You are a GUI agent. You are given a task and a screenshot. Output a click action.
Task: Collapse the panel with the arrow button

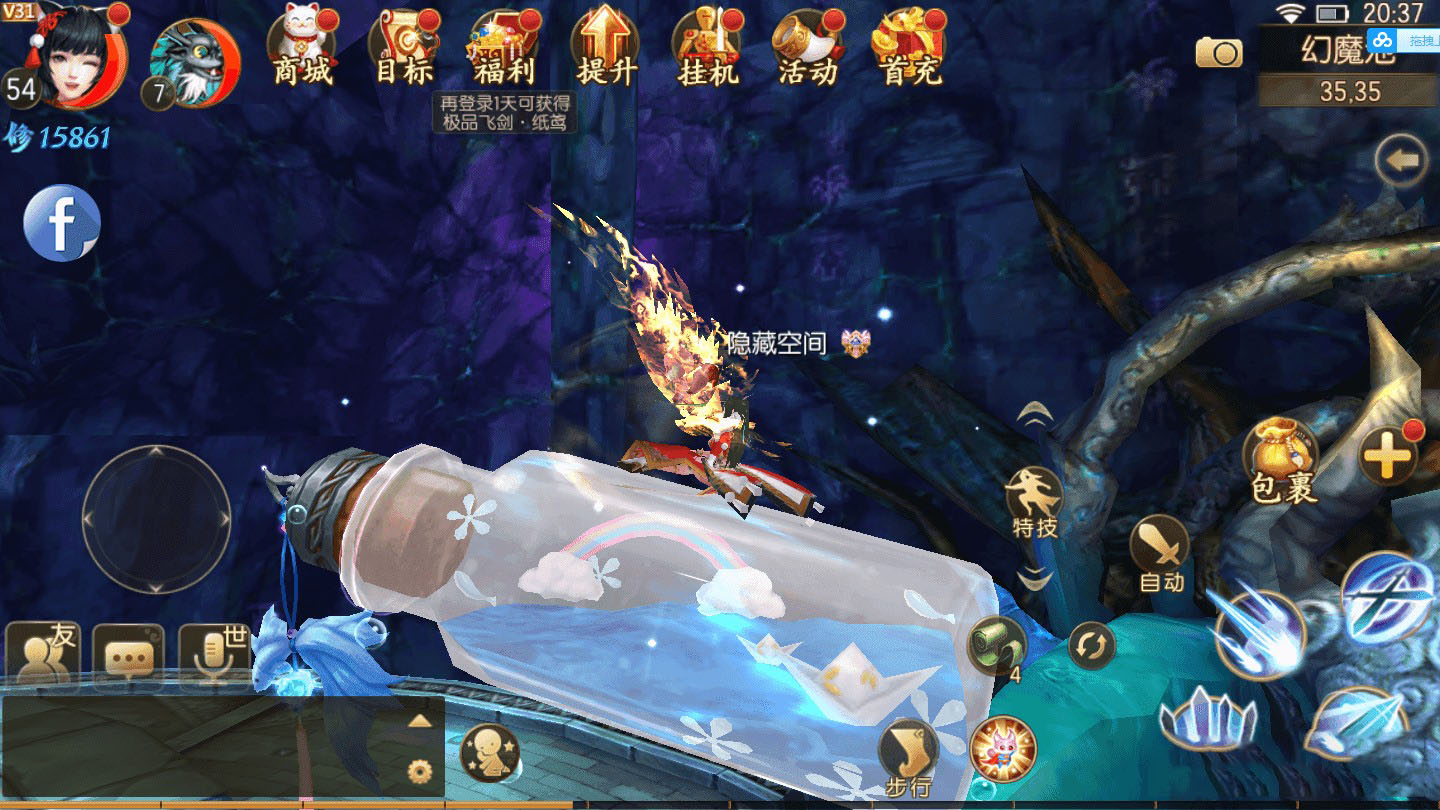(x=1401, y=161)
